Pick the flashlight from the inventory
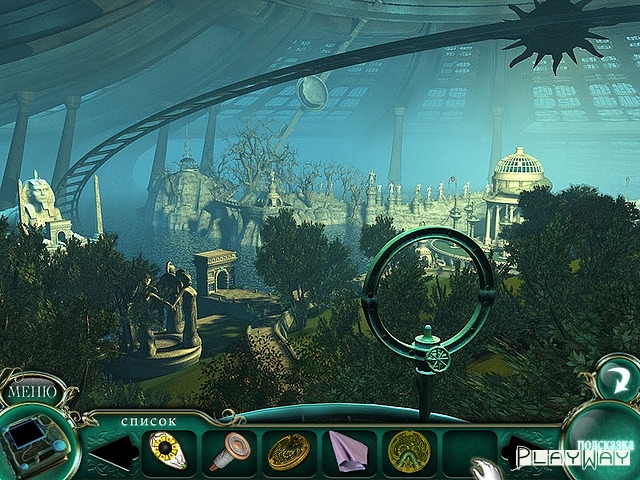640x480 pixels. click(x=229, y=452)
